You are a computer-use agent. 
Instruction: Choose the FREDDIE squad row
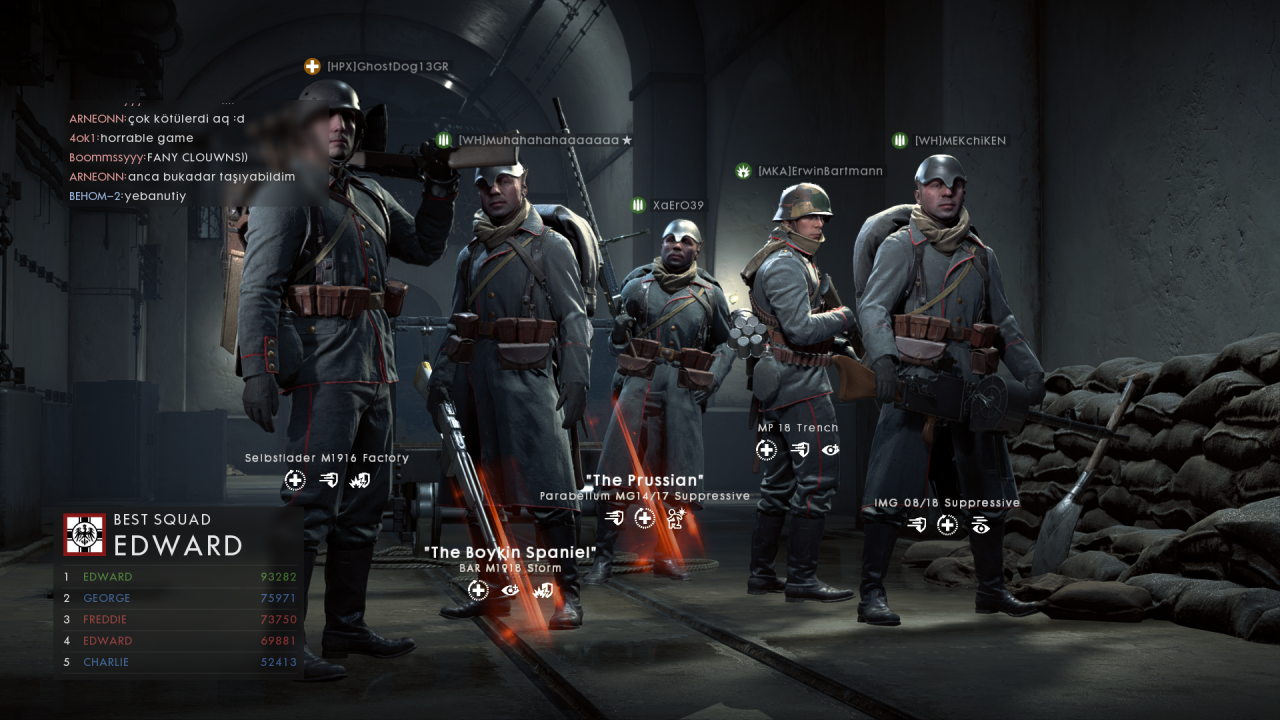[x=180, y=620]
